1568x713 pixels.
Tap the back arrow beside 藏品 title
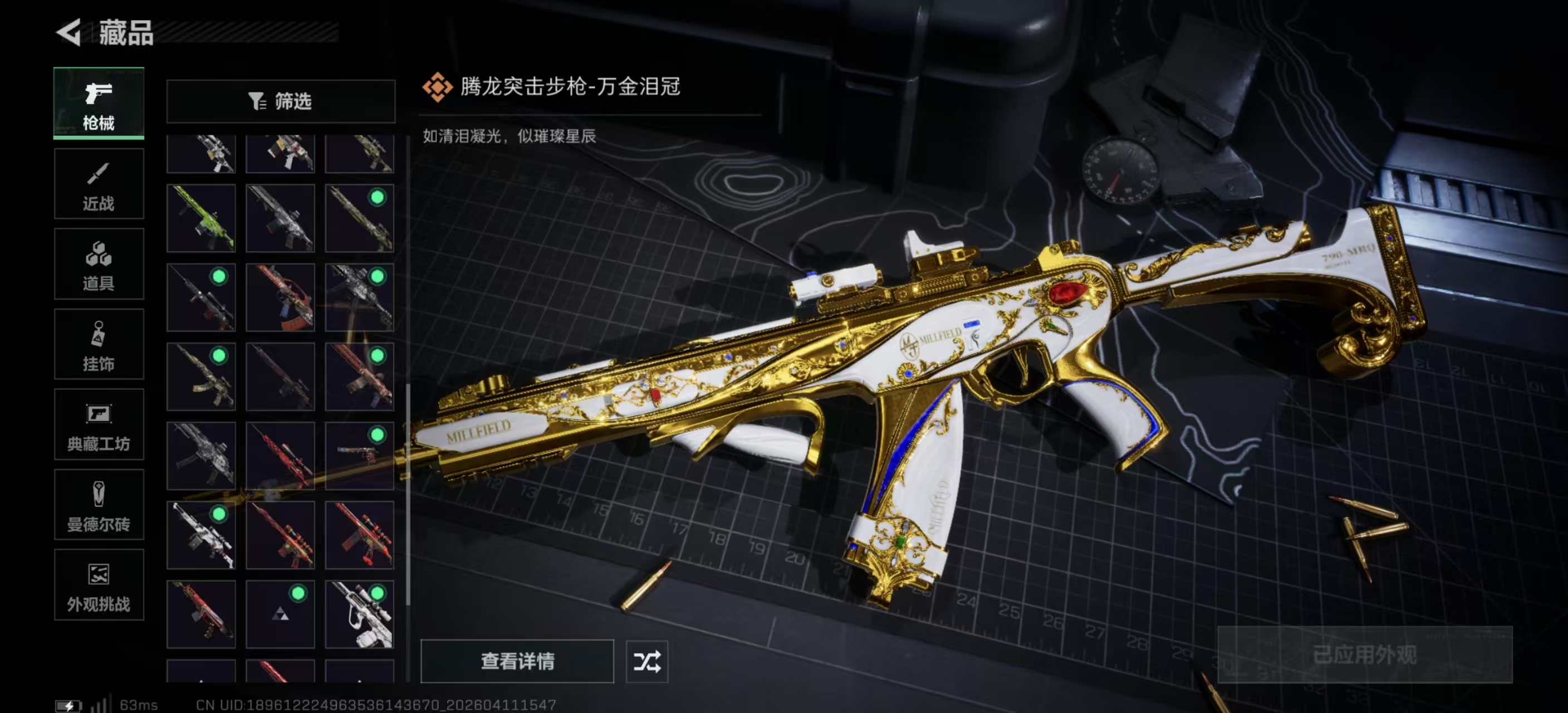click(69, 33)
